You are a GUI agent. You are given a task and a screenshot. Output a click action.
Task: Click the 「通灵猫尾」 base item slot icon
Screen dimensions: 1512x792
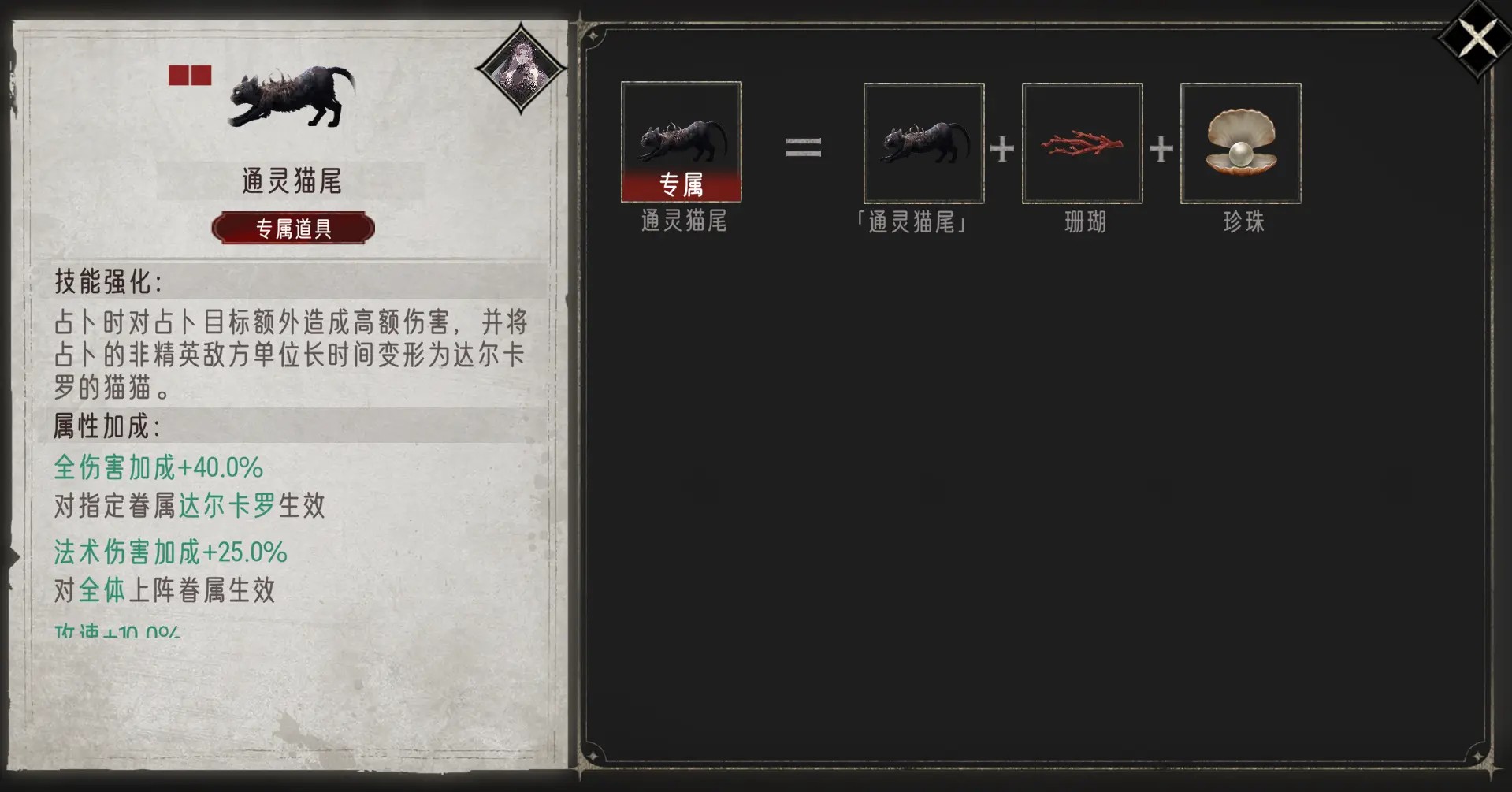(923, 143)
